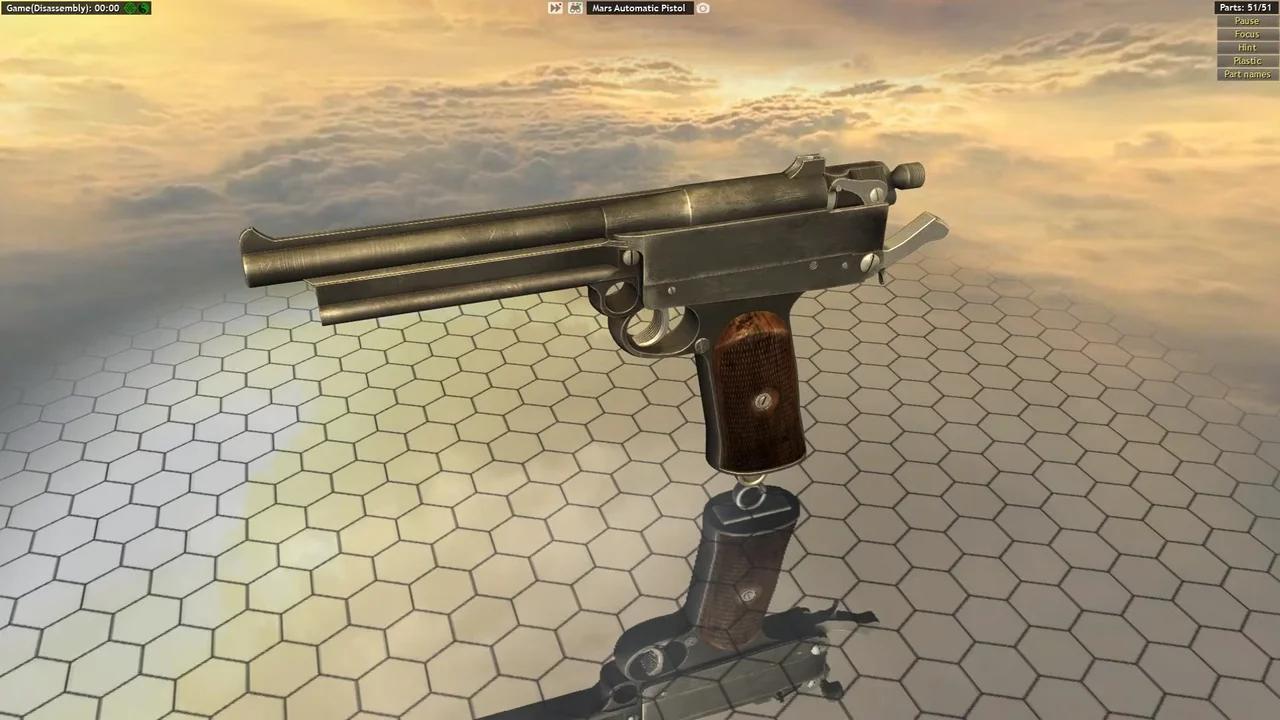1280x720 pixels.
Task: Take a screenshot using the camera icon
Action: [703, 8]
